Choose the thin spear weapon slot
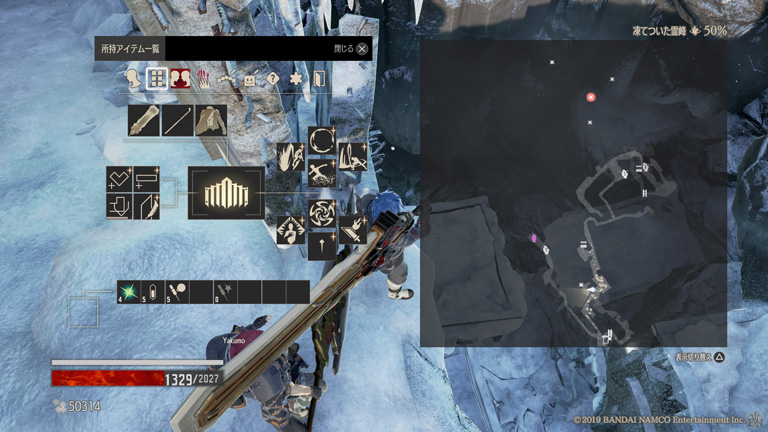 pyautogui.click(x=178, y=121)
